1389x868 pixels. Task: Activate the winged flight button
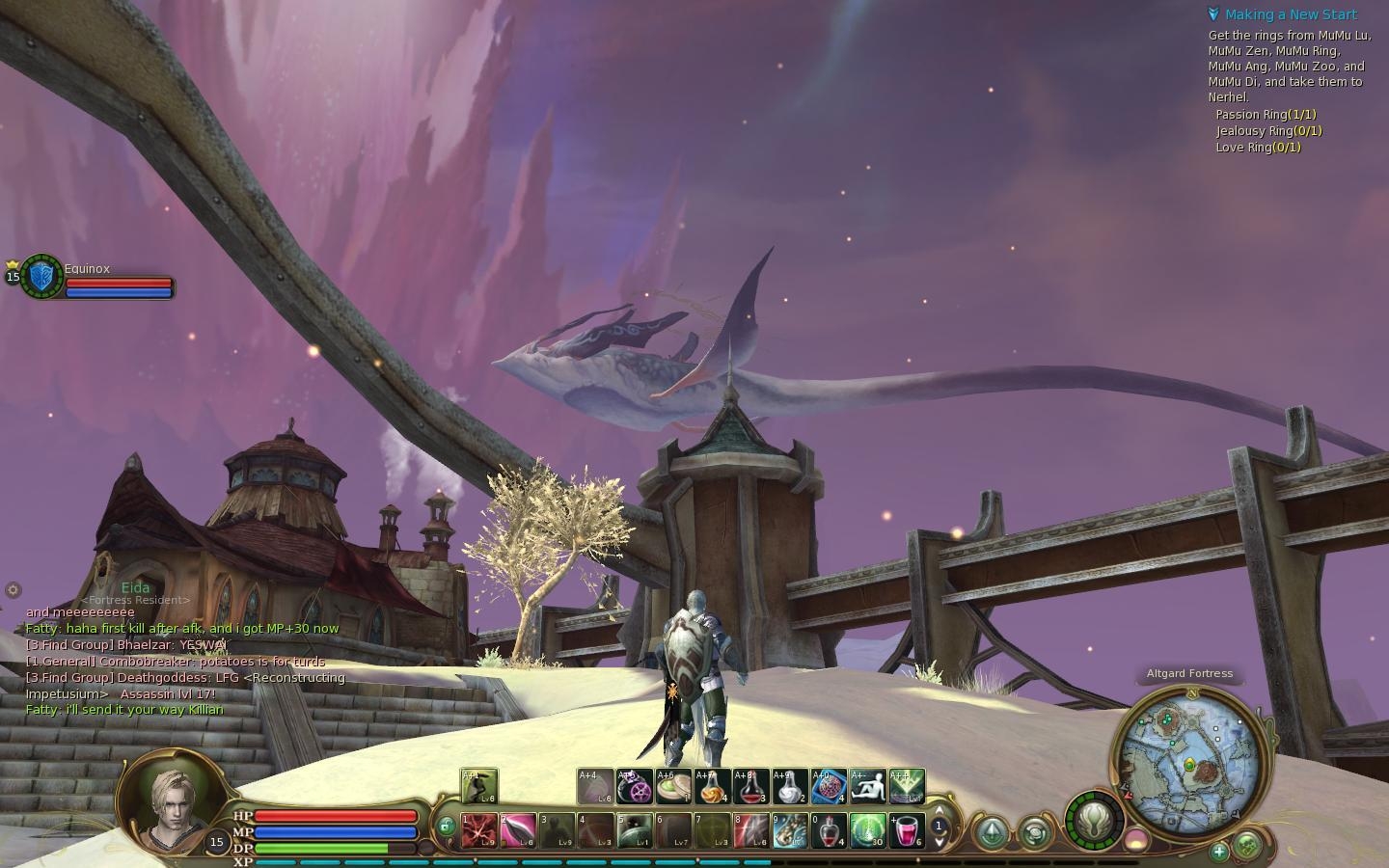1094,821
